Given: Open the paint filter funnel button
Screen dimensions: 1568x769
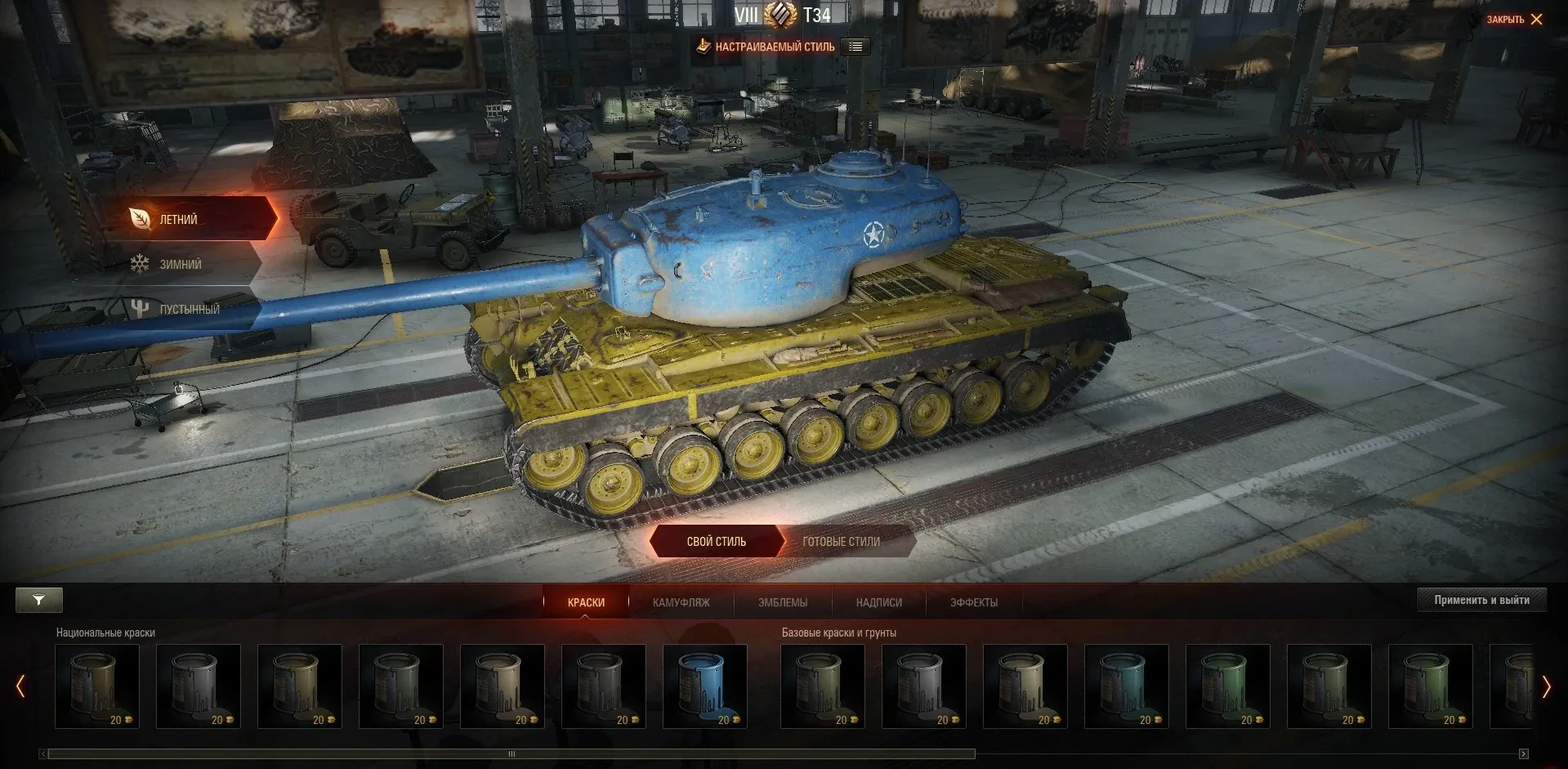Looking at the screenshot, I should click(38, 601).
